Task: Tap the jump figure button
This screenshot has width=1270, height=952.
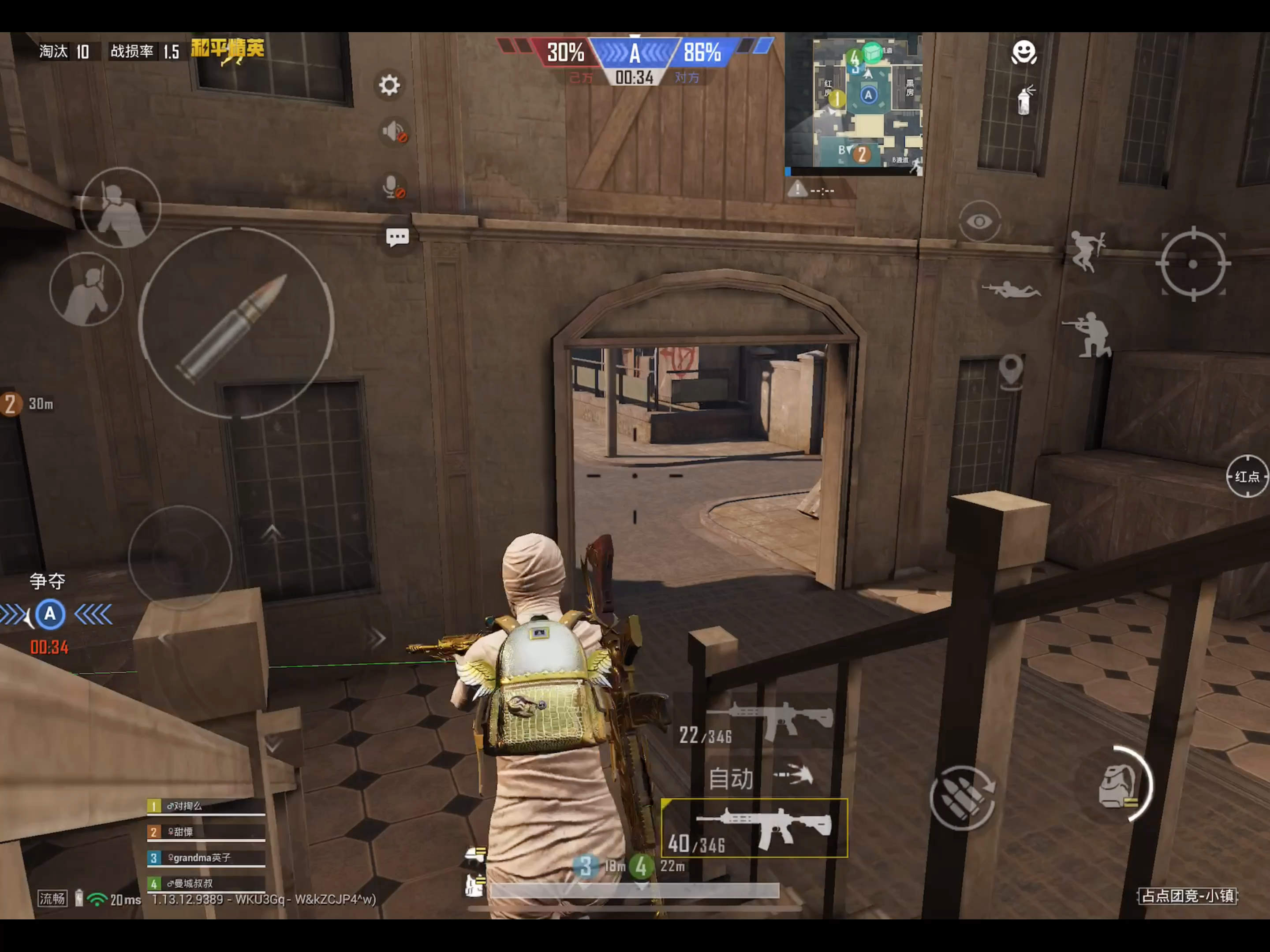Action: coord(1086,250)
